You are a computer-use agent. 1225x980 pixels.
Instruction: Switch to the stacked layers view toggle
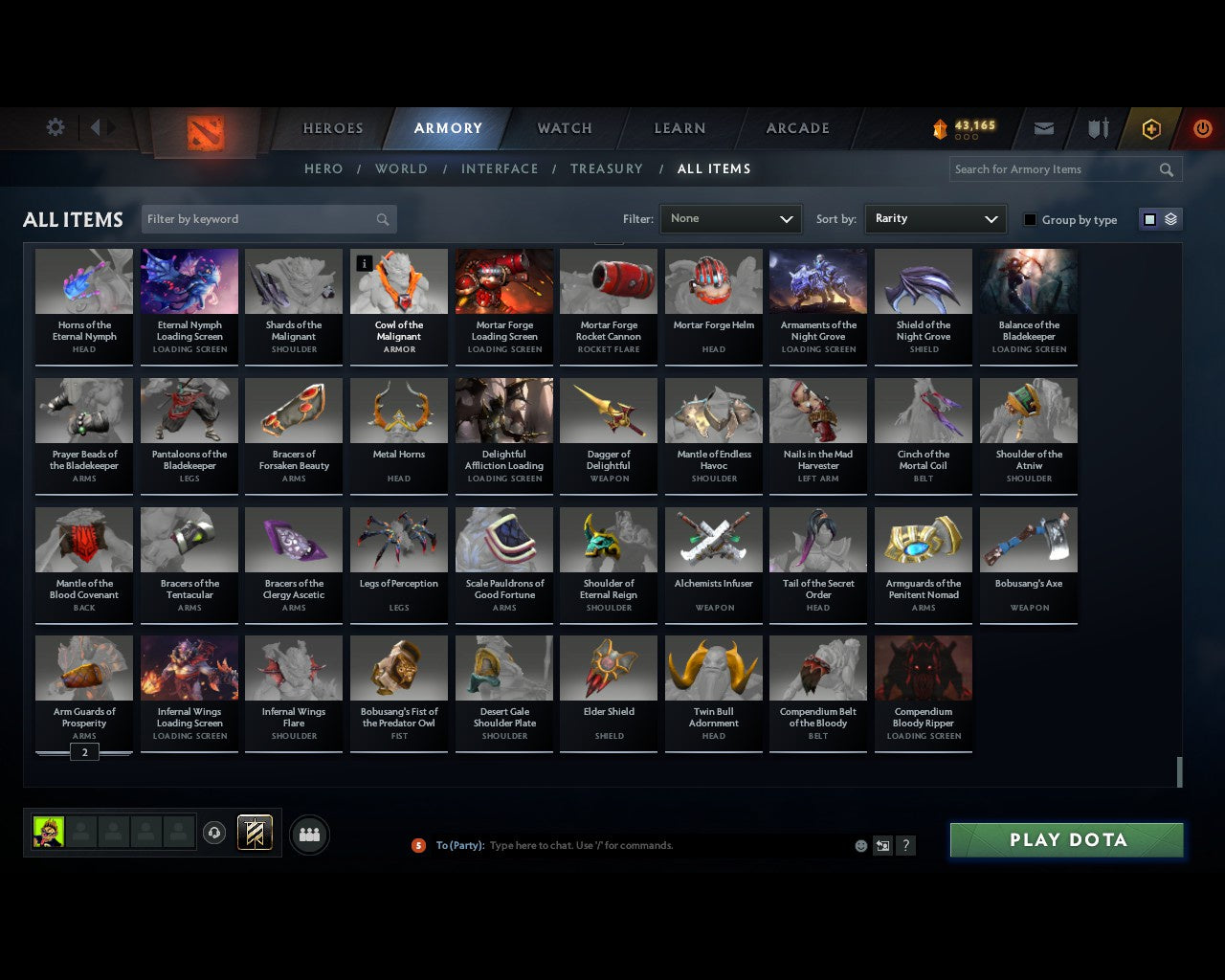pos(1169,219)
